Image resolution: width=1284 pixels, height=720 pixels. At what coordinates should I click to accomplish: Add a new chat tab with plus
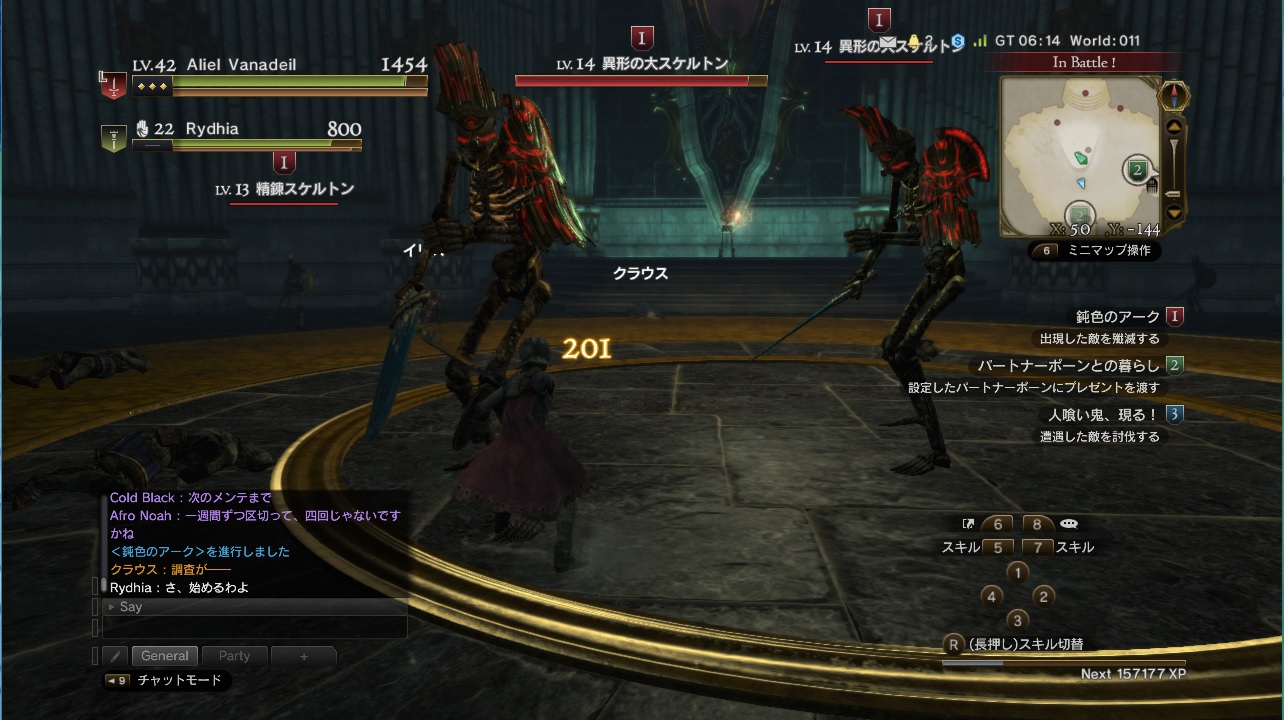click(x=303, y=657)
